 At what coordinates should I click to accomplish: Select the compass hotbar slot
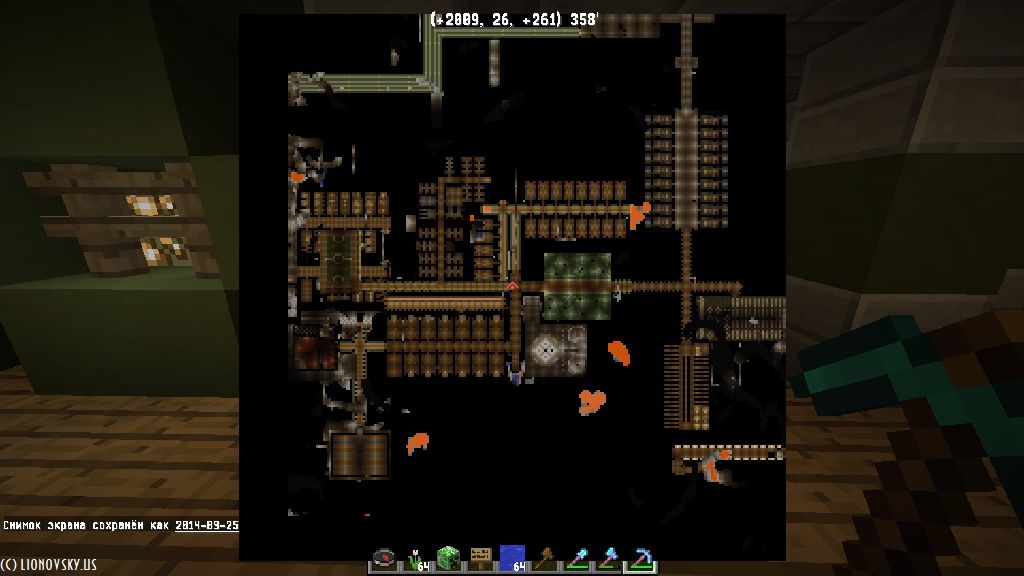pos(384,559)
